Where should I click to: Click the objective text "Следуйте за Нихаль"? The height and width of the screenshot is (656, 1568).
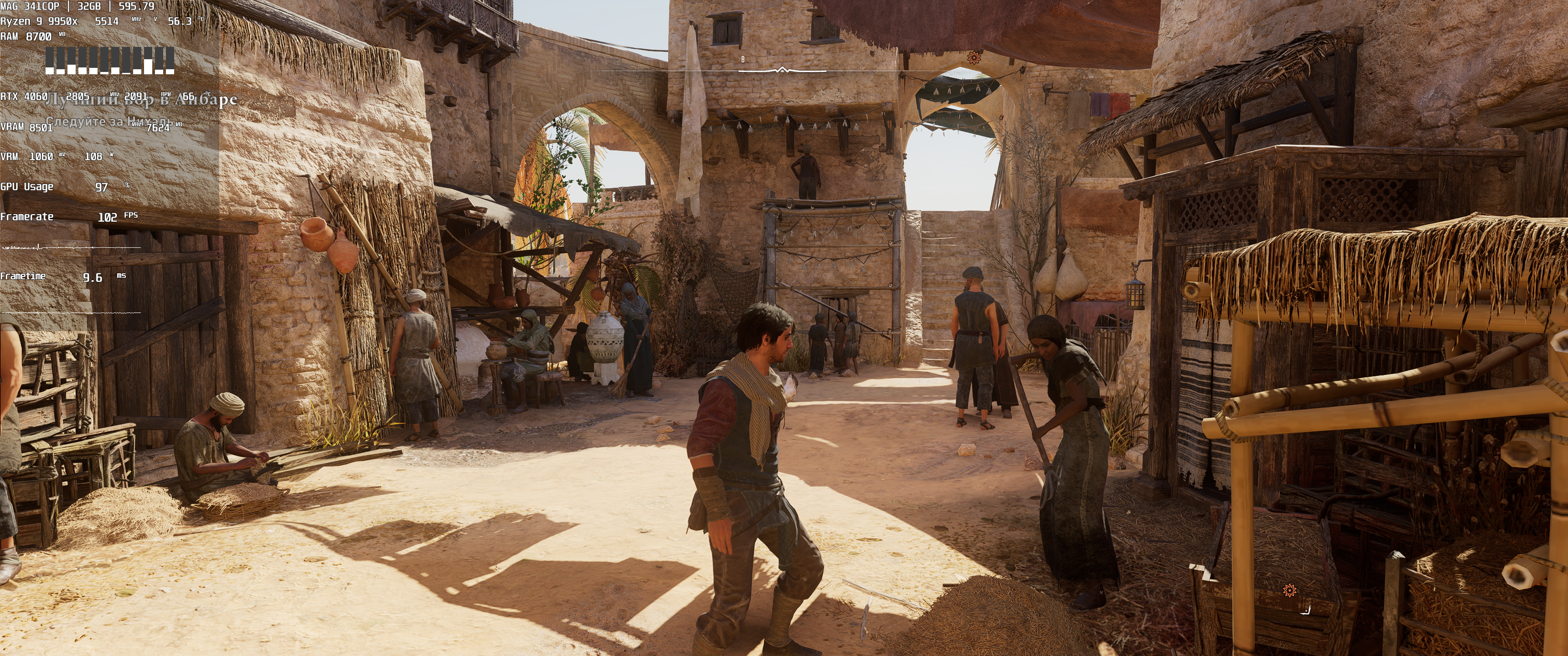point(108,121)
